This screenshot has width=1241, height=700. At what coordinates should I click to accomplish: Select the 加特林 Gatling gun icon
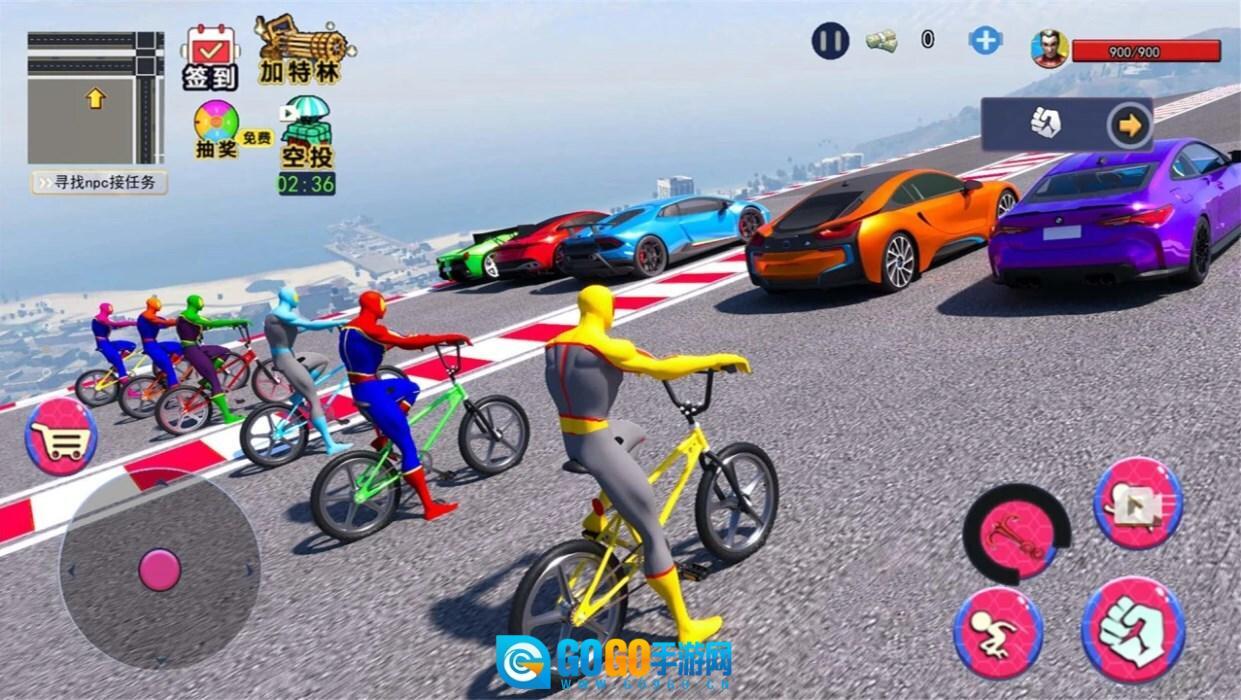click(301, 49)
